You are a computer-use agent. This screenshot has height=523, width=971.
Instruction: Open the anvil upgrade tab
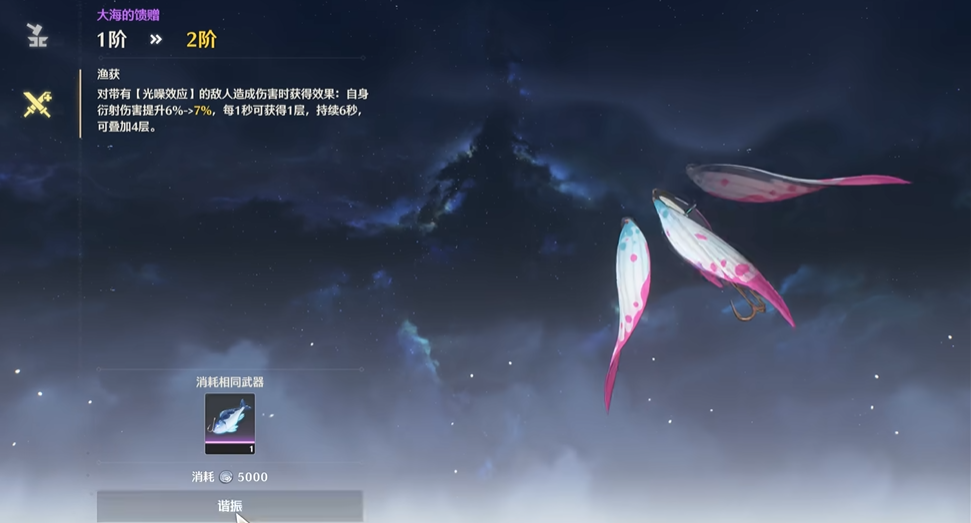click(x=38, y=36)
